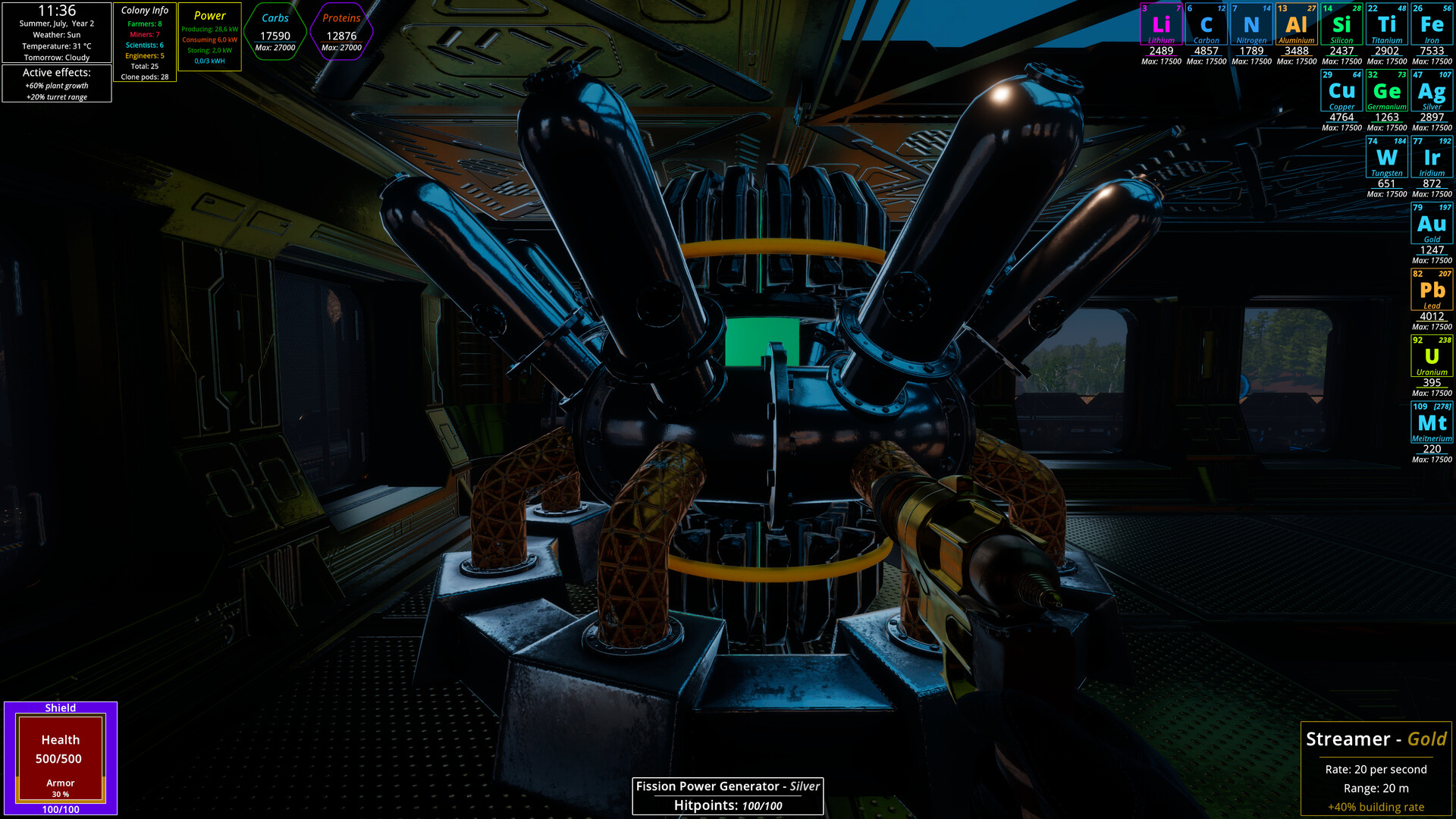
Task: Click the Tungsten element tile
Action: click(1386, 157)
